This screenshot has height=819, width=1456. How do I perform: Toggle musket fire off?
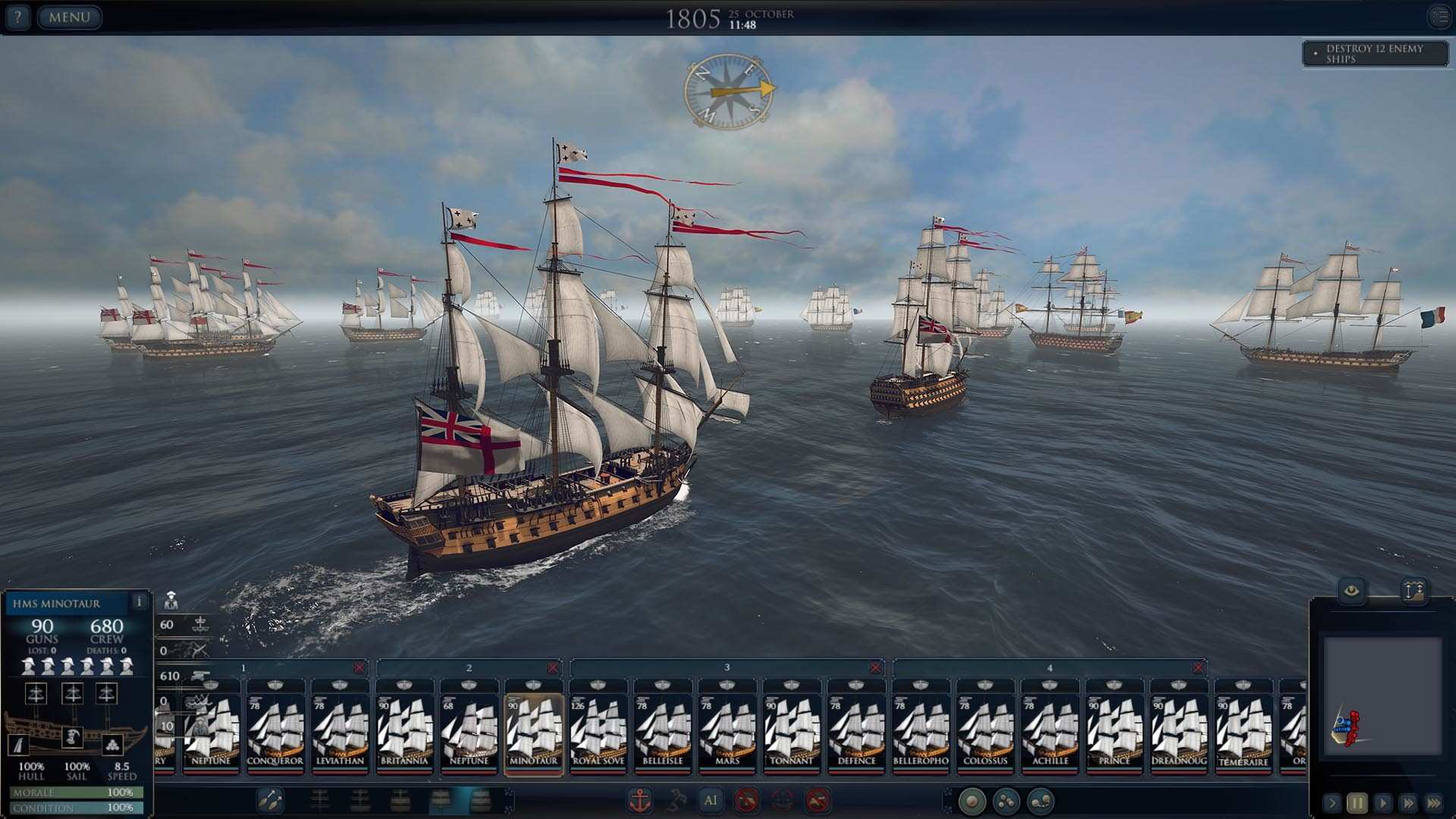click(x=814, y=801)
